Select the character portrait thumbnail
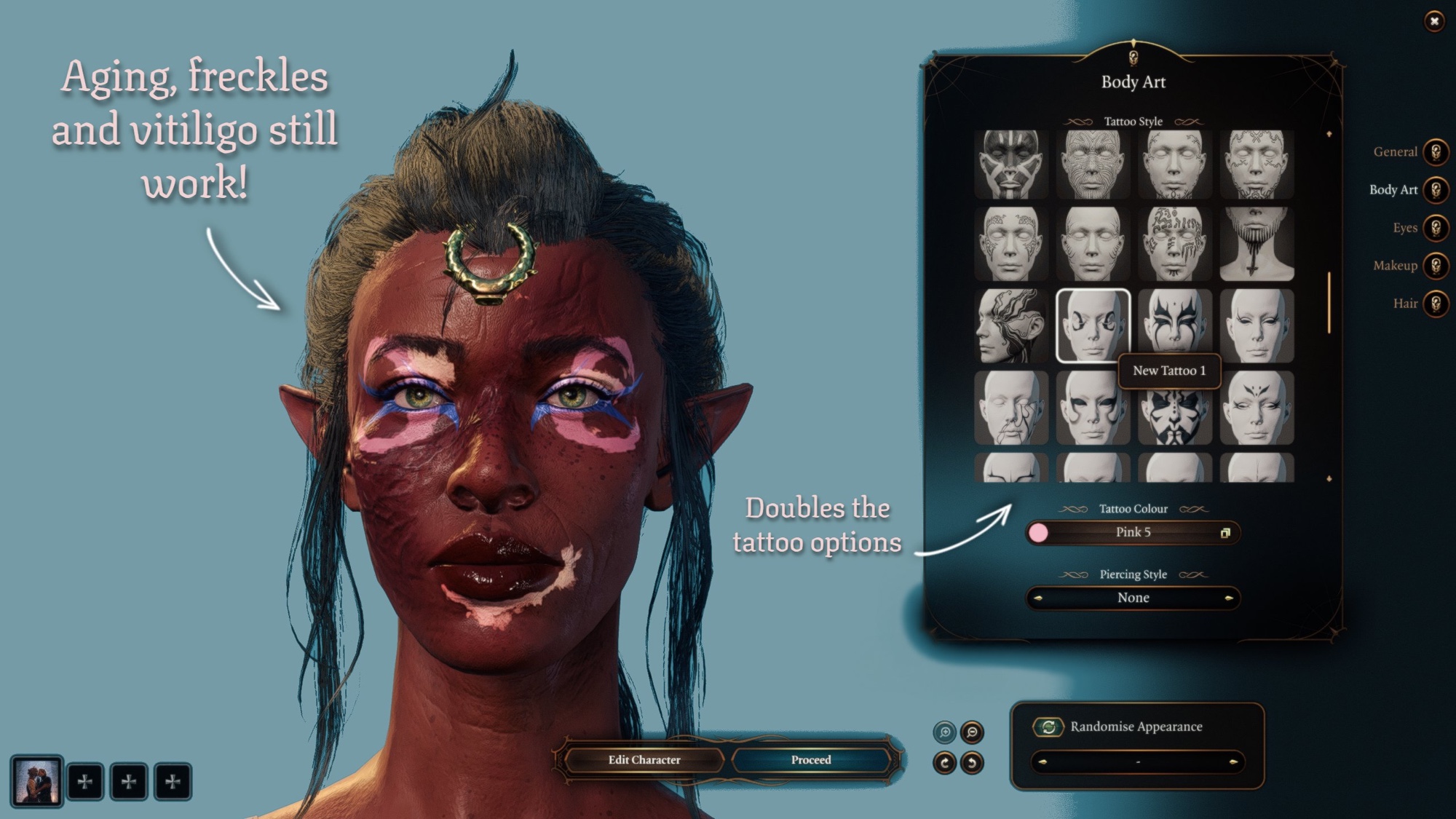Image resolution: width=1456 pixels, height=819 pixels. [36, 781]
